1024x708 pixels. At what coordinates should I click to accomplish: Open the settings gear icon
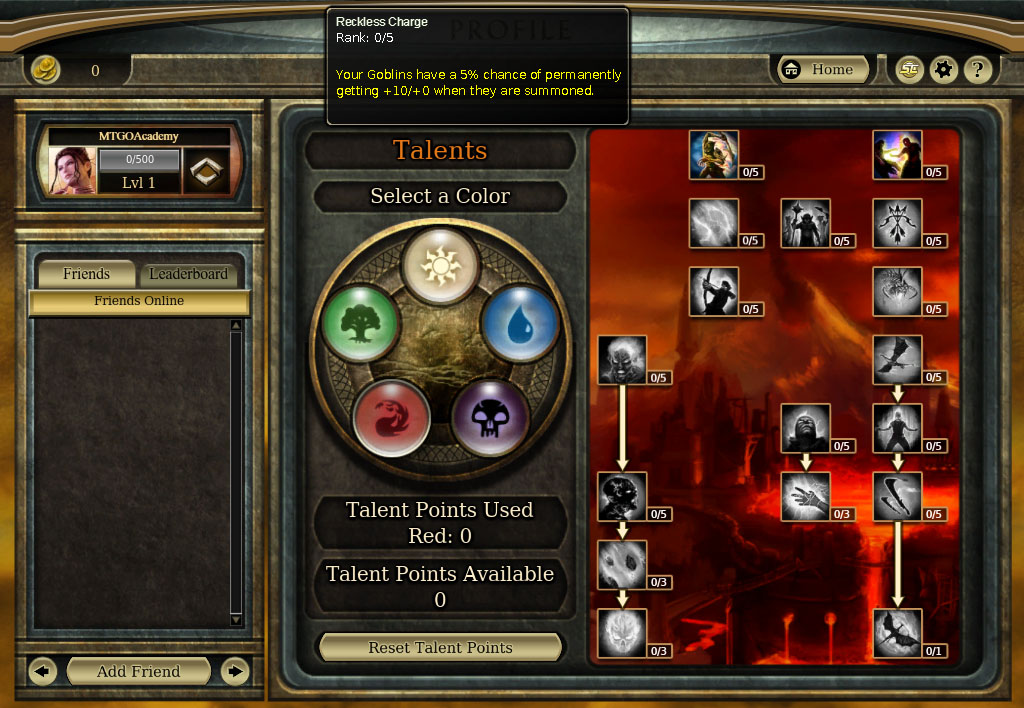point(943,70)
